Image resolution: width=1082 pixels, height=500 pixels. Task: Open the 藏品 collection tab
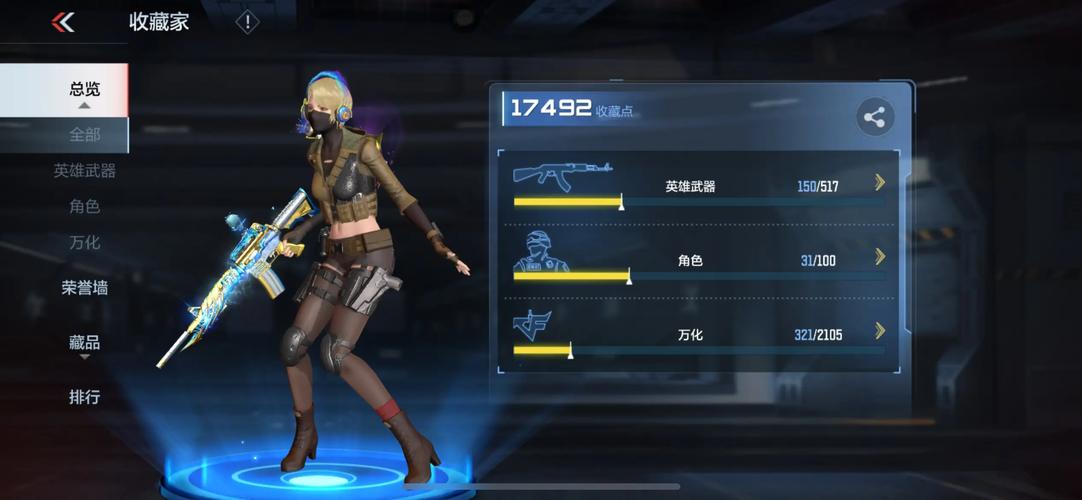[84, 343]
